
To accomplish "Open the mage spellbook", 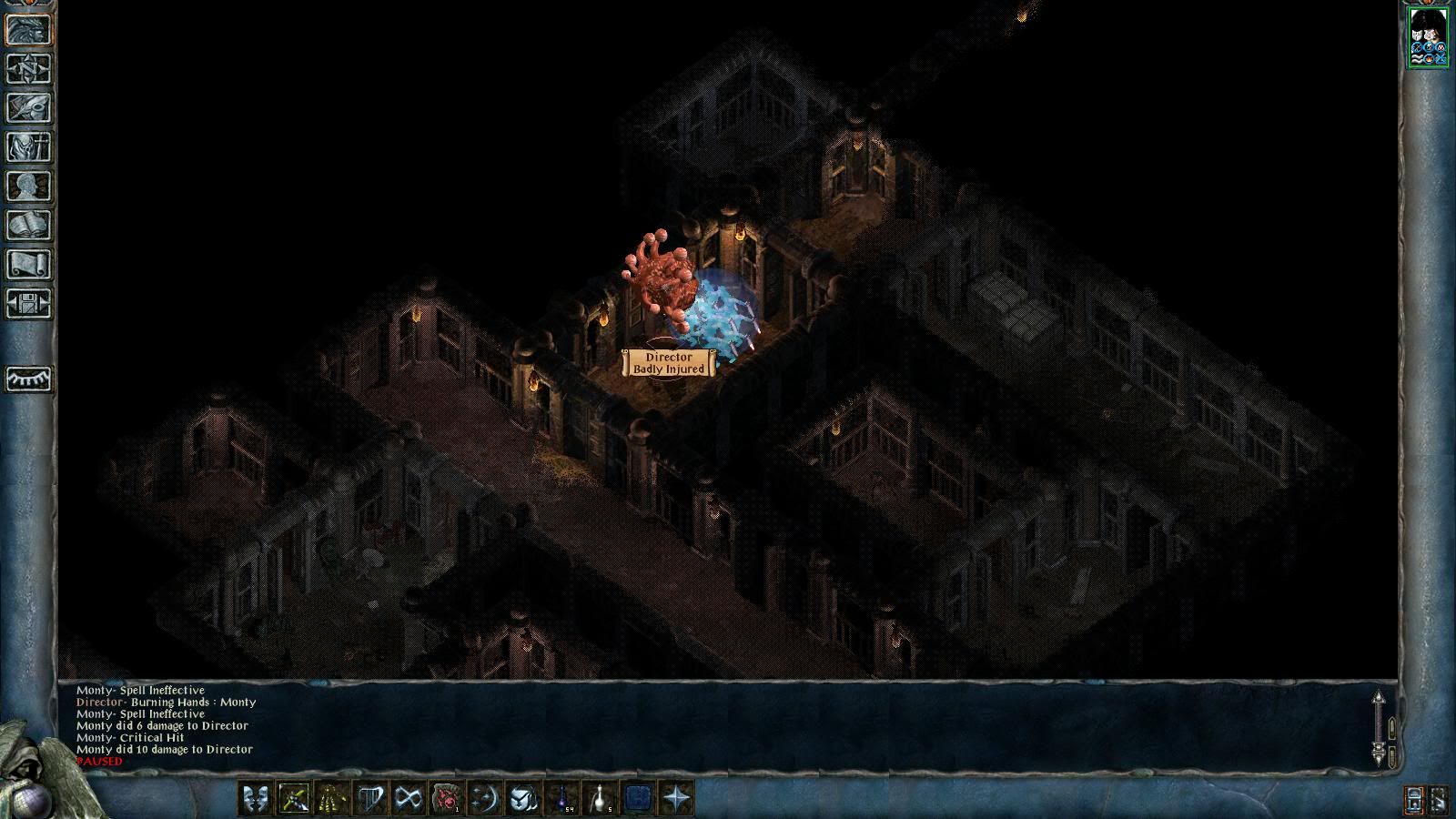I will [x=28, y=225].
